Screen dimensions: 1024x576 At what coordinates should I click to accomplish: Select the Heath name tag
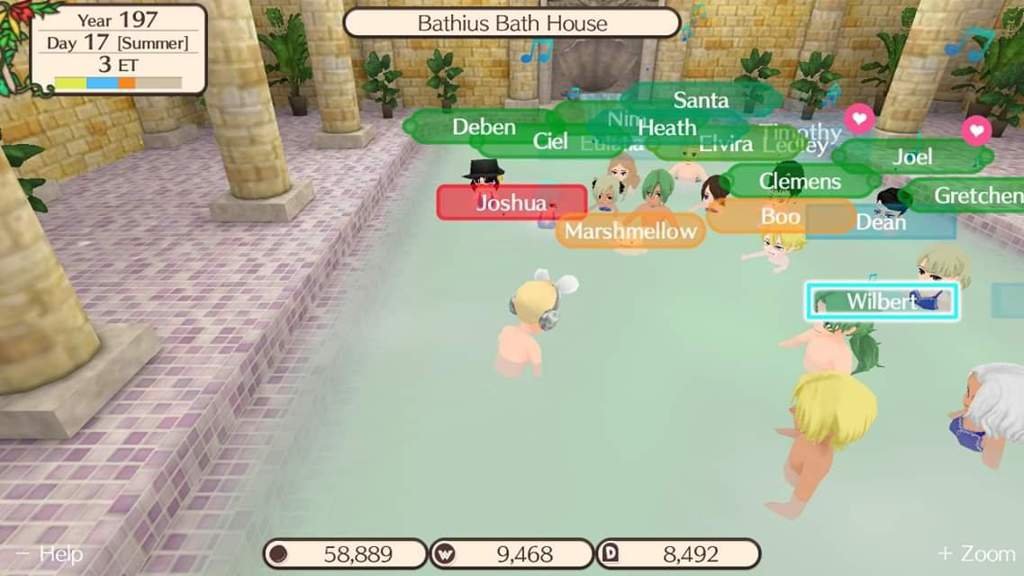[666, 128]
